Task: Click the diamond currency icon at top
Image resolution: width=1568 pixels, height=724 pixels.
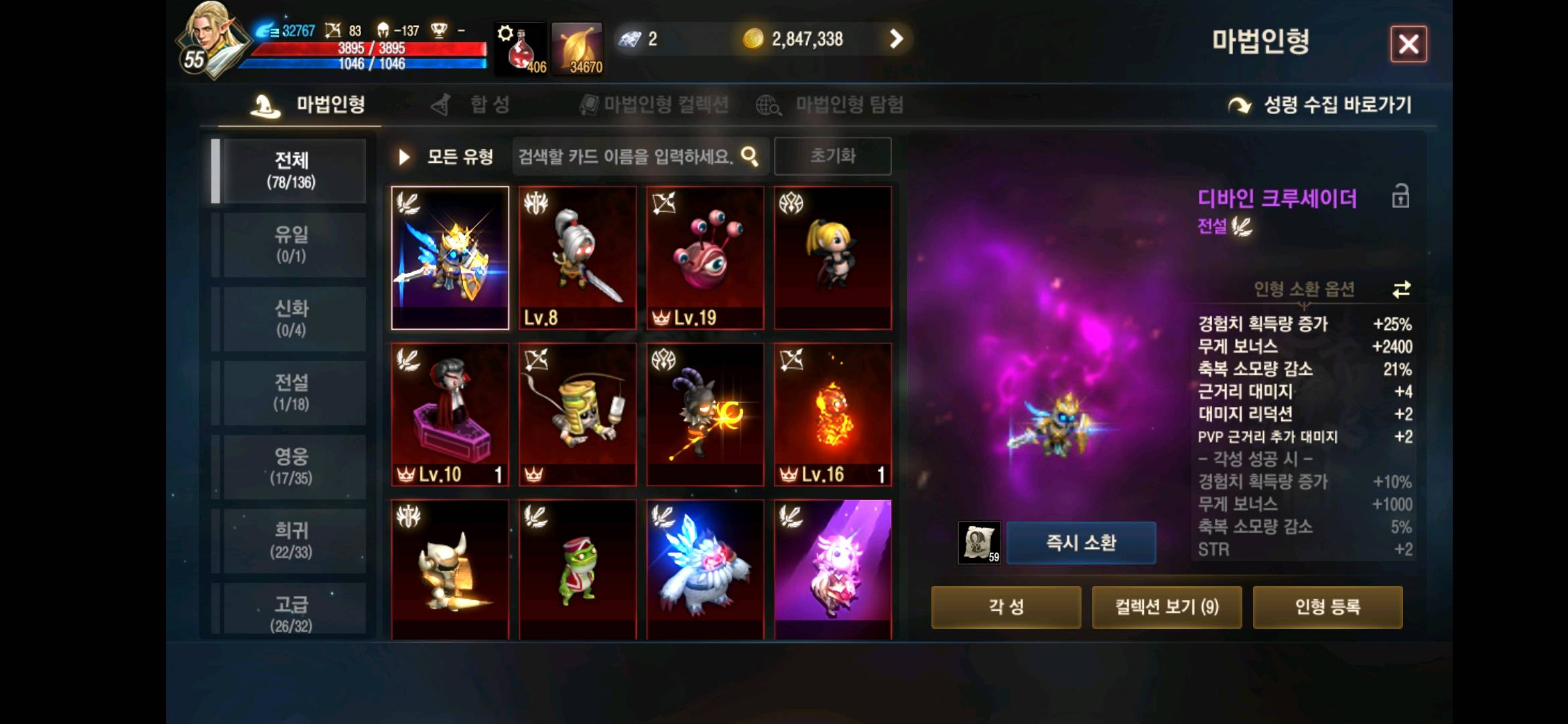Action: pyautogui.click(x=629, y=40)
